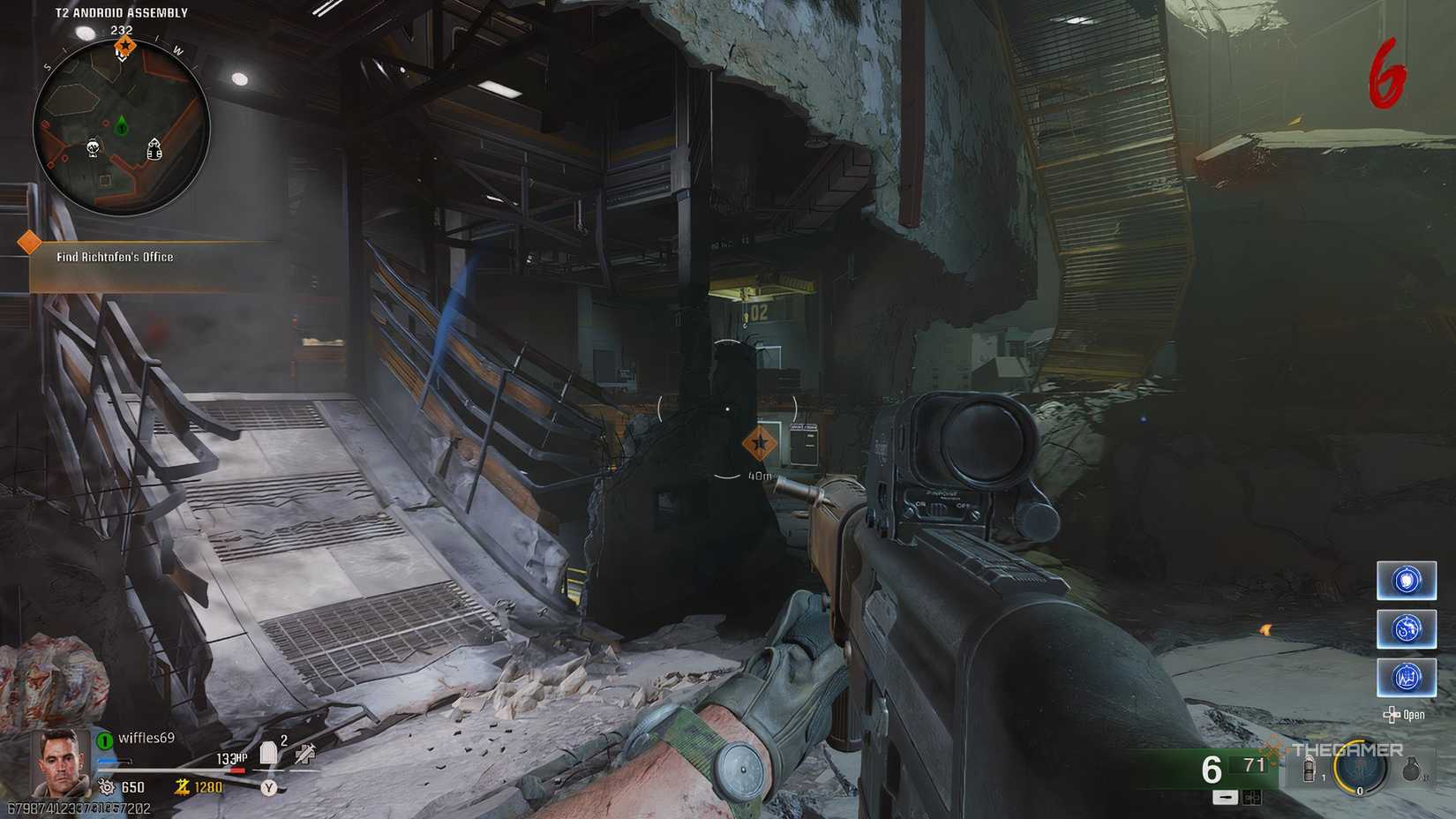
Task: Click the fire mode indicator under ammo counter
Action: [1225, 799]
